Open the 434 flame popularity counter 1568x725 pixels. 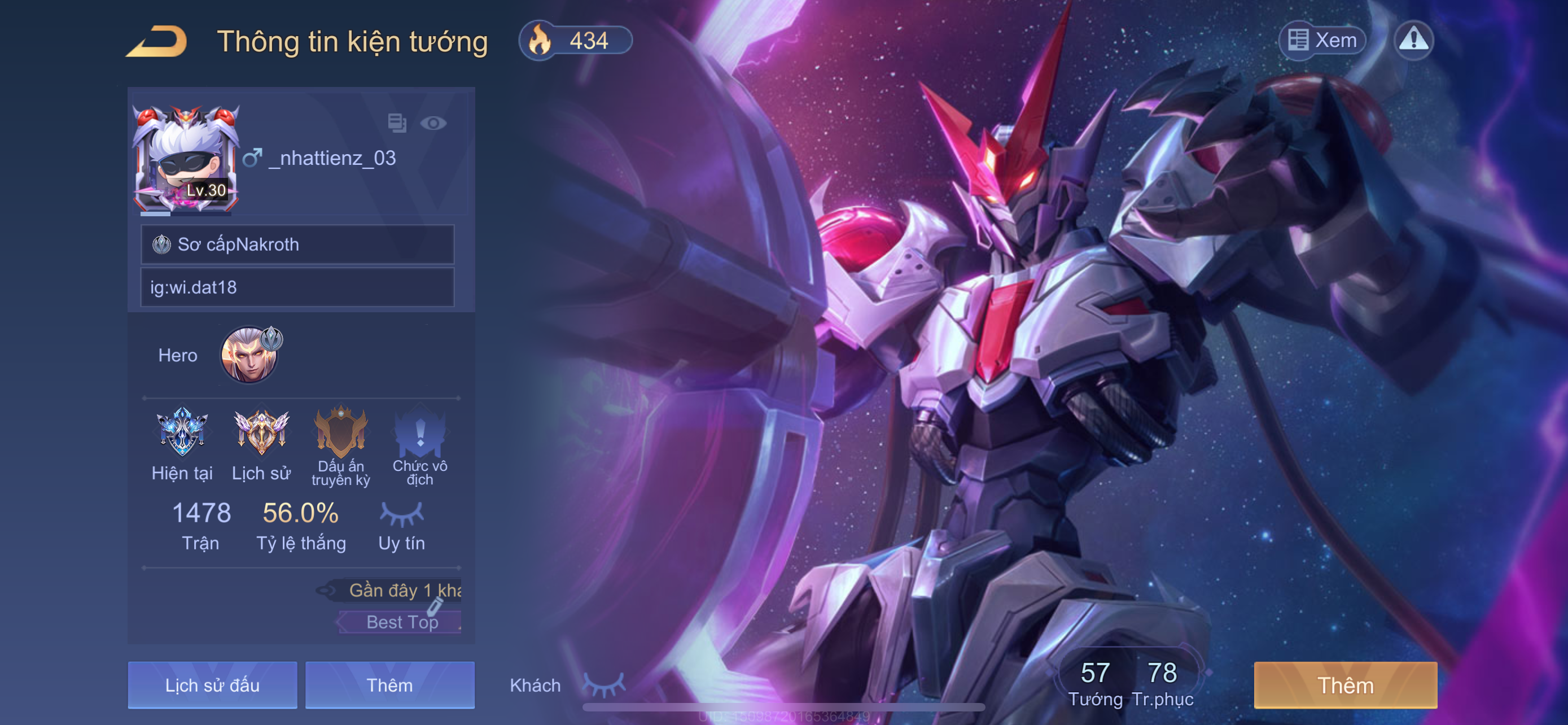[x=575, y=41]
